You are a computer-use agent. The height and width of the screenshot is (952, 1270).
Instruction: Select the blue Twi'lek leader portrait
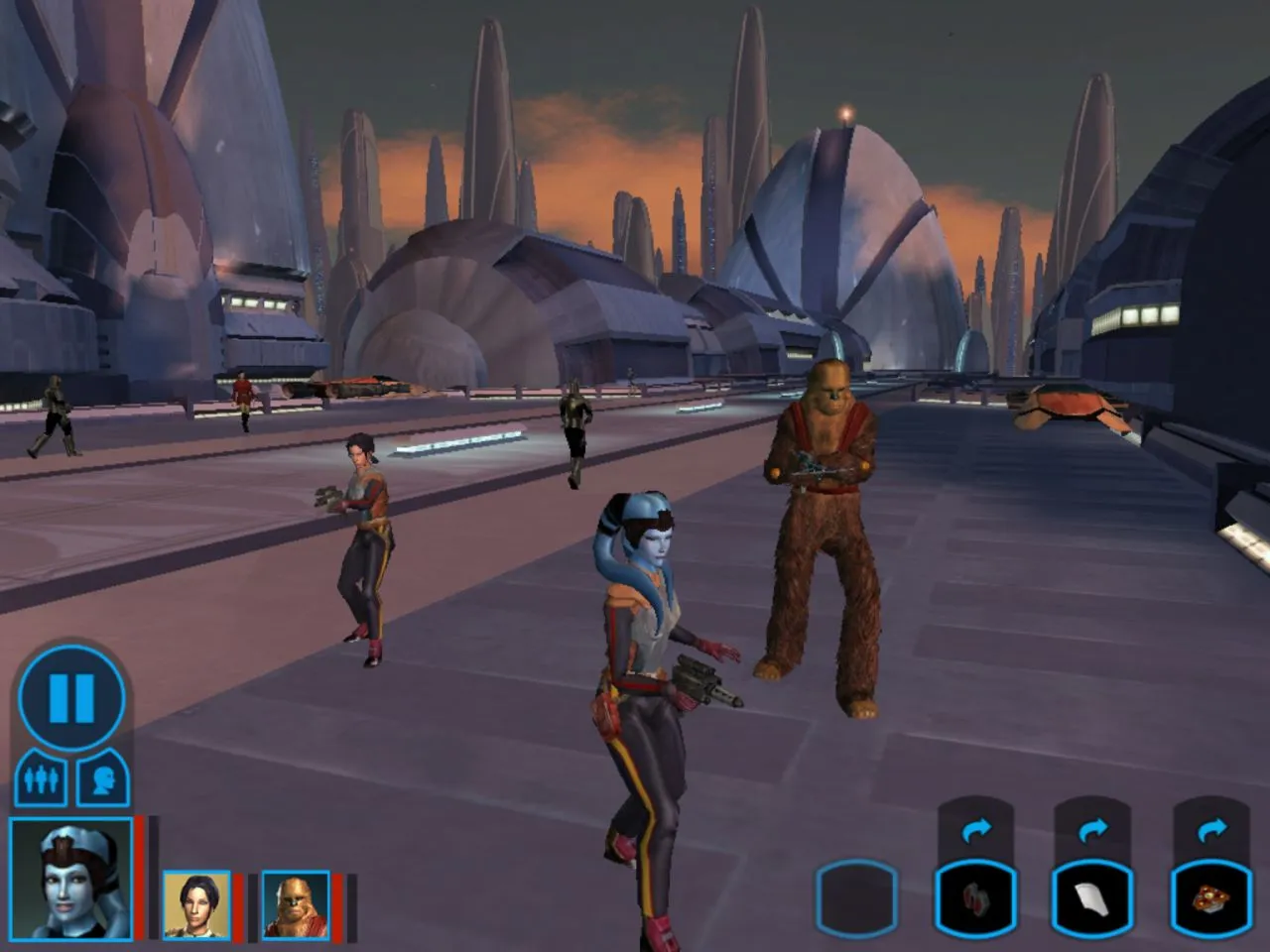tap(70, 879)
